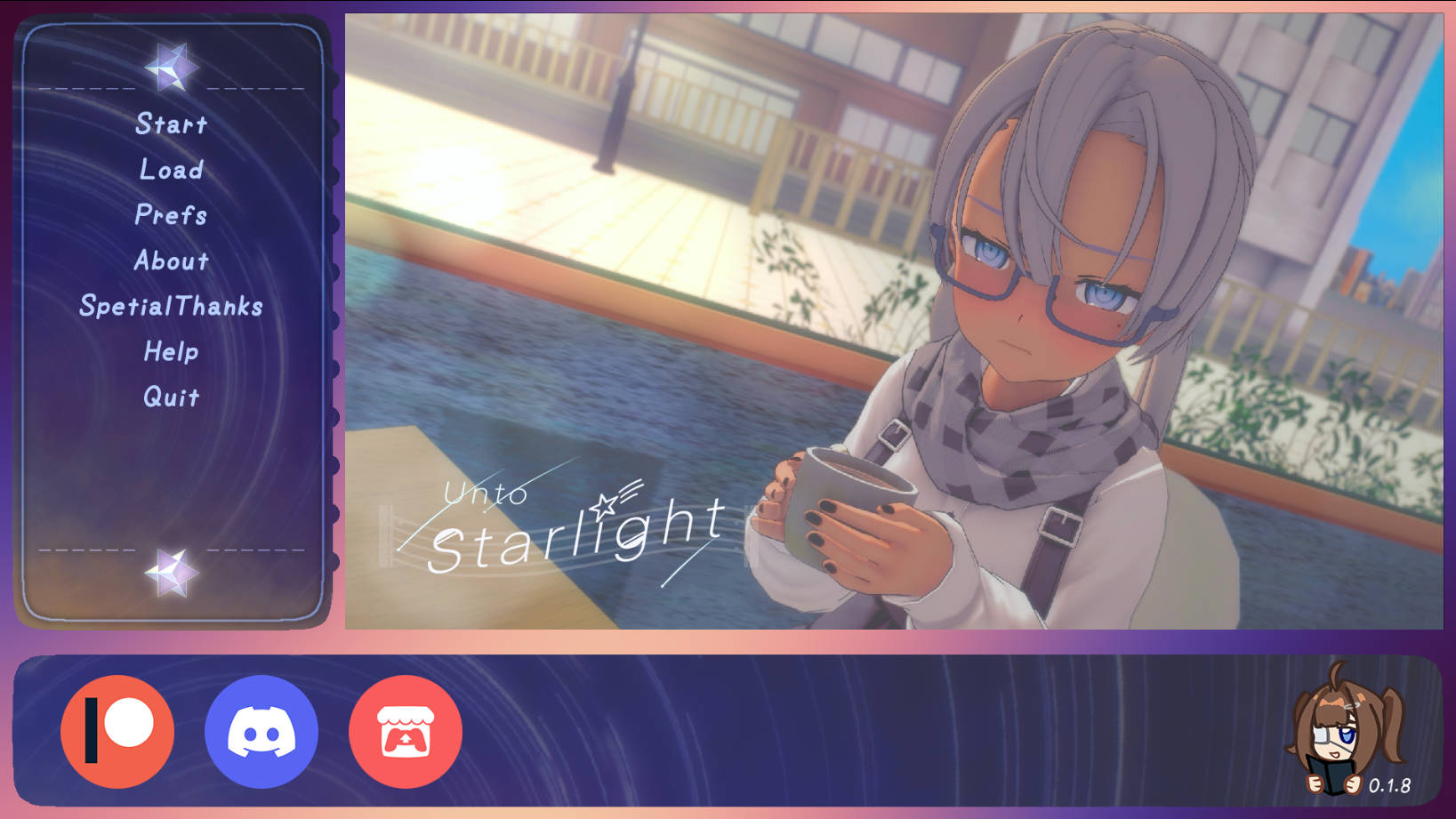This screenshot has height=819, width=1456.
Task: Select Start to begin the game
Action: (171, 124)
